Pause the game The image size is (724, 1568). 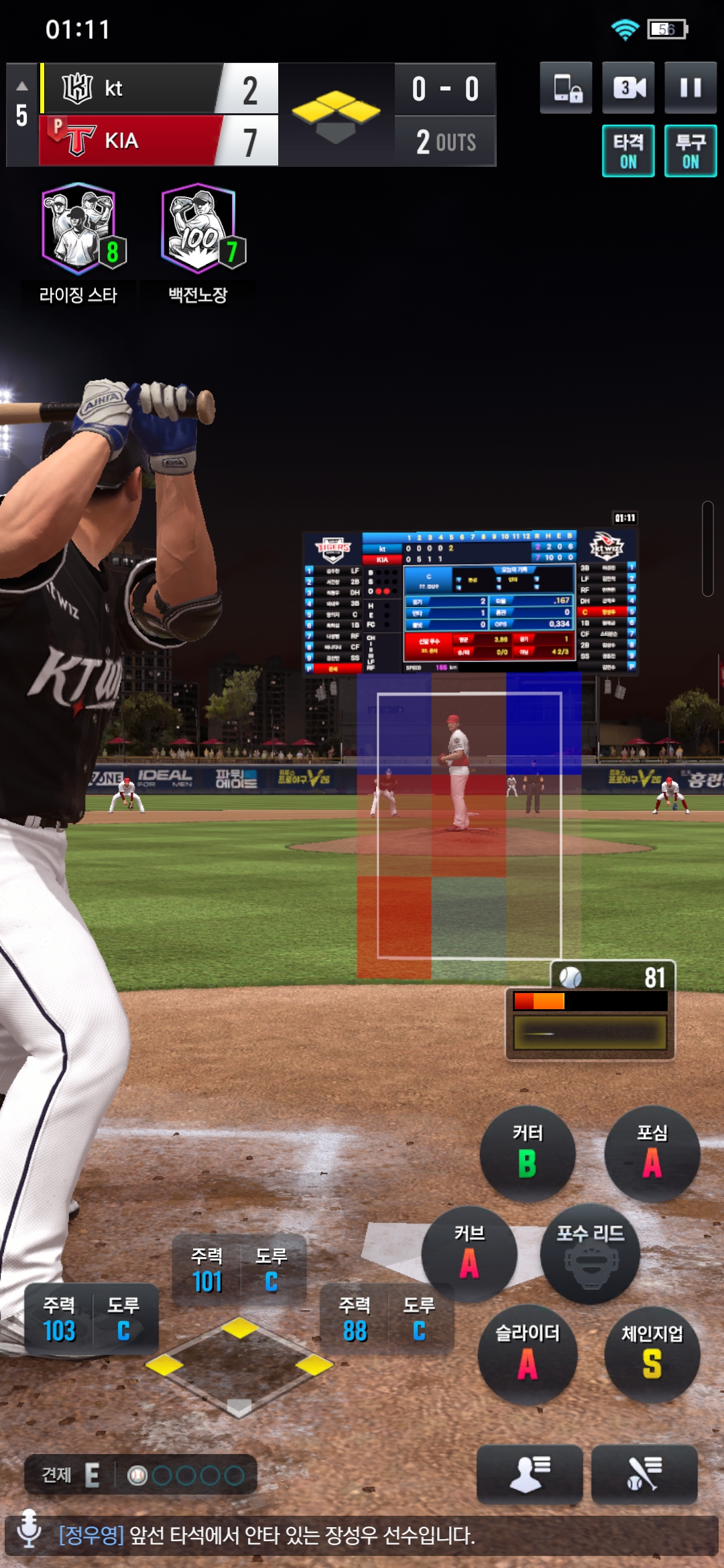[690, 88]
